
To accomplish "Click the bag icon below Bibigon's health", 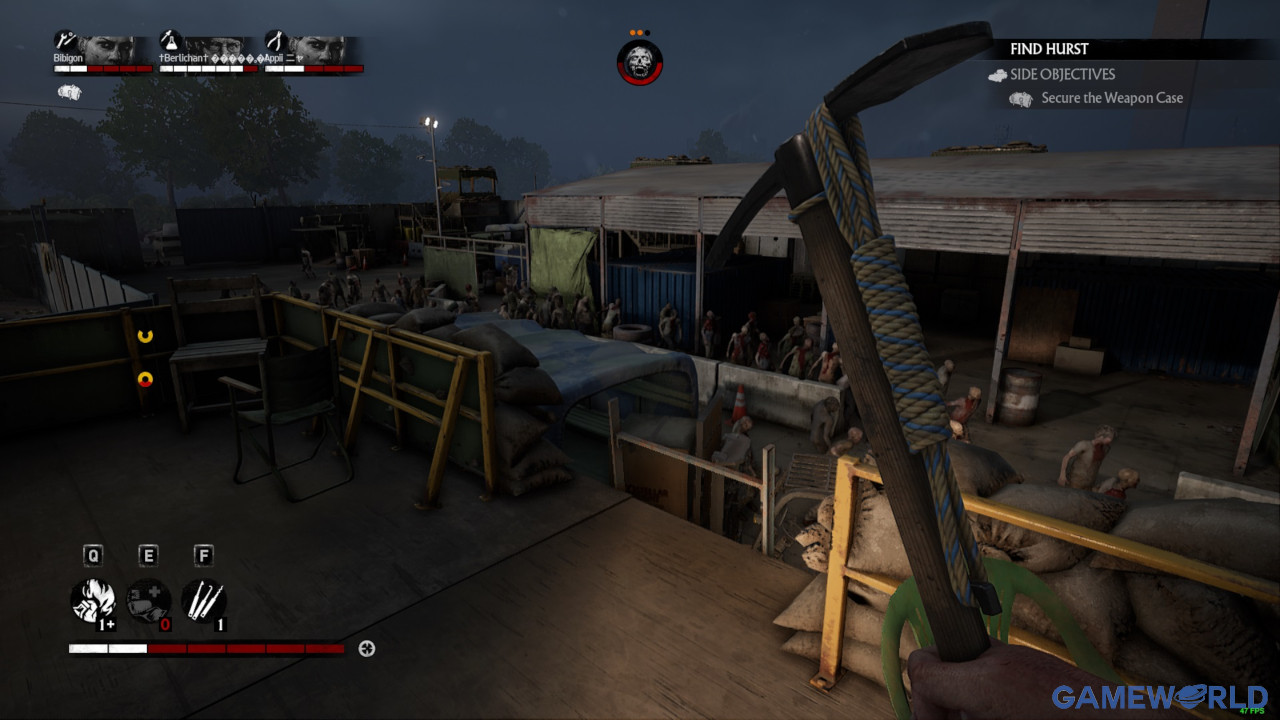I will point(69,92).
